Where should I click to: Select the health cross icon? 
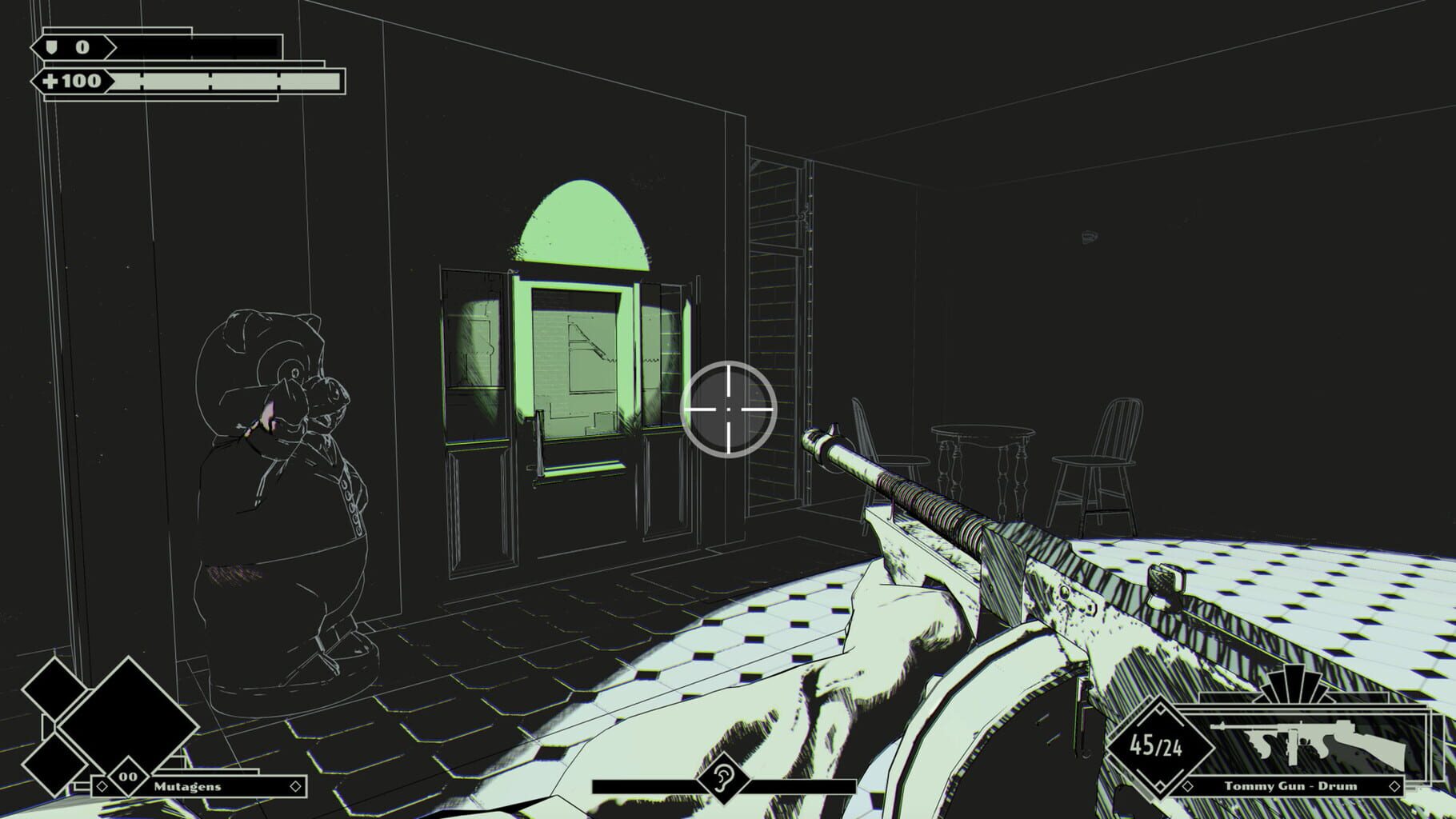pyautogui.click(x=52, y=80)
